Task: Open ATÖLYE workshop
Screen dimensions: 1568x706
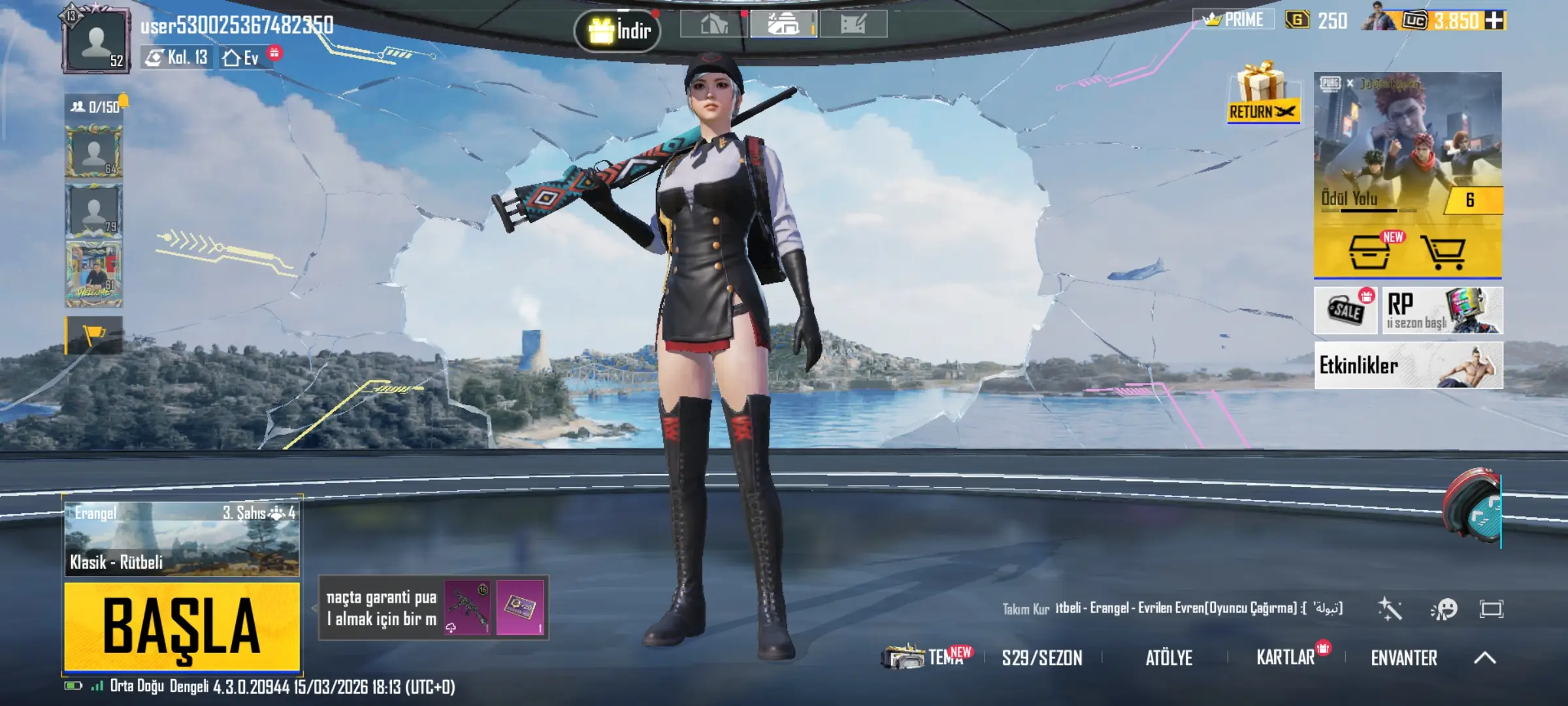Action: click(1169, 658)
